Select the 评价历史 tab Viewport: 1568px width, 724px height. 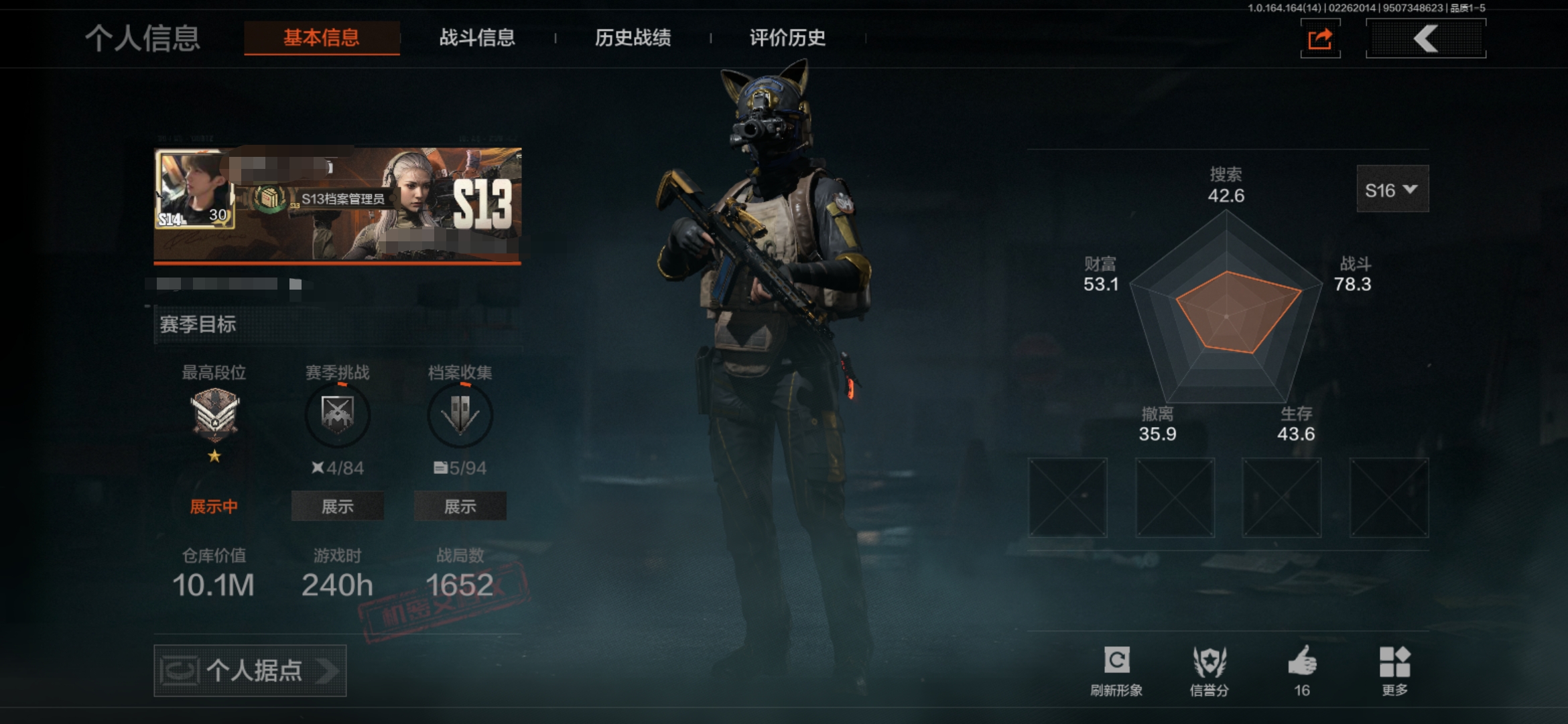tap(787, 38)
